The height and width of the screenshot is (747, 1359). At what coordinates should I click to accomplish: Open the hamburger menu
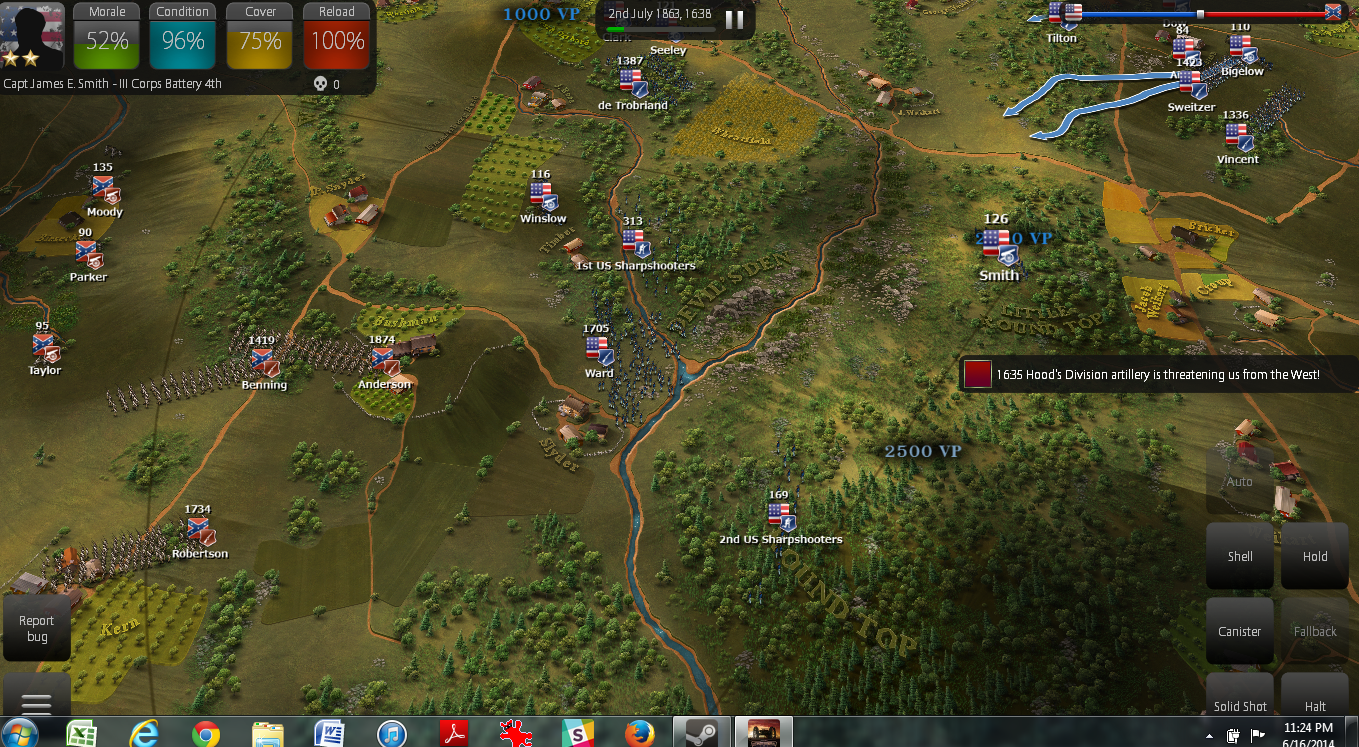coord(37,702)
